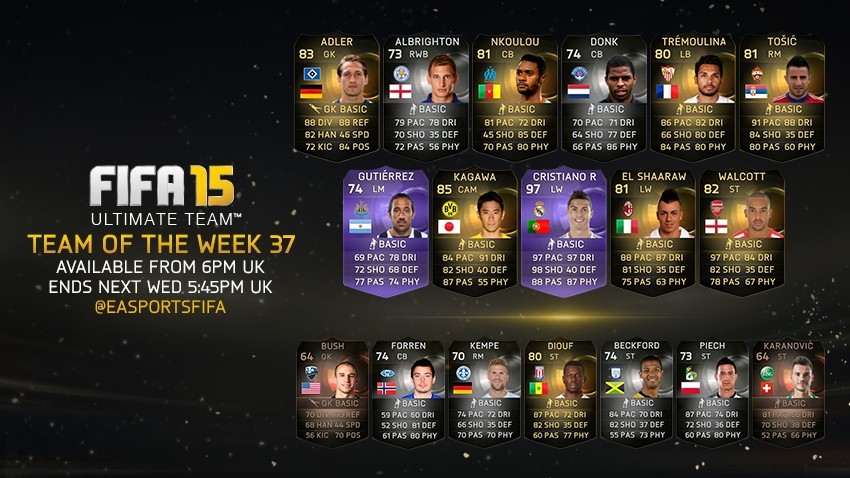Pick the Piech 73 striker card
Screen dimensions: 850x478
pos(712,392)
